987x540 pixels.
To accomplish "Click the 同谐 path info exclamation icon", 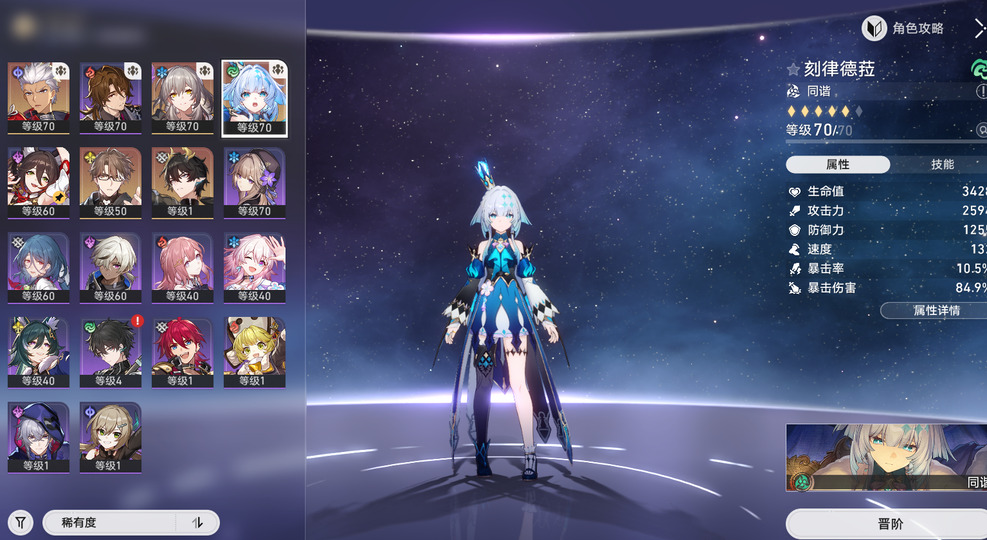I will click(x=981, y=91).
